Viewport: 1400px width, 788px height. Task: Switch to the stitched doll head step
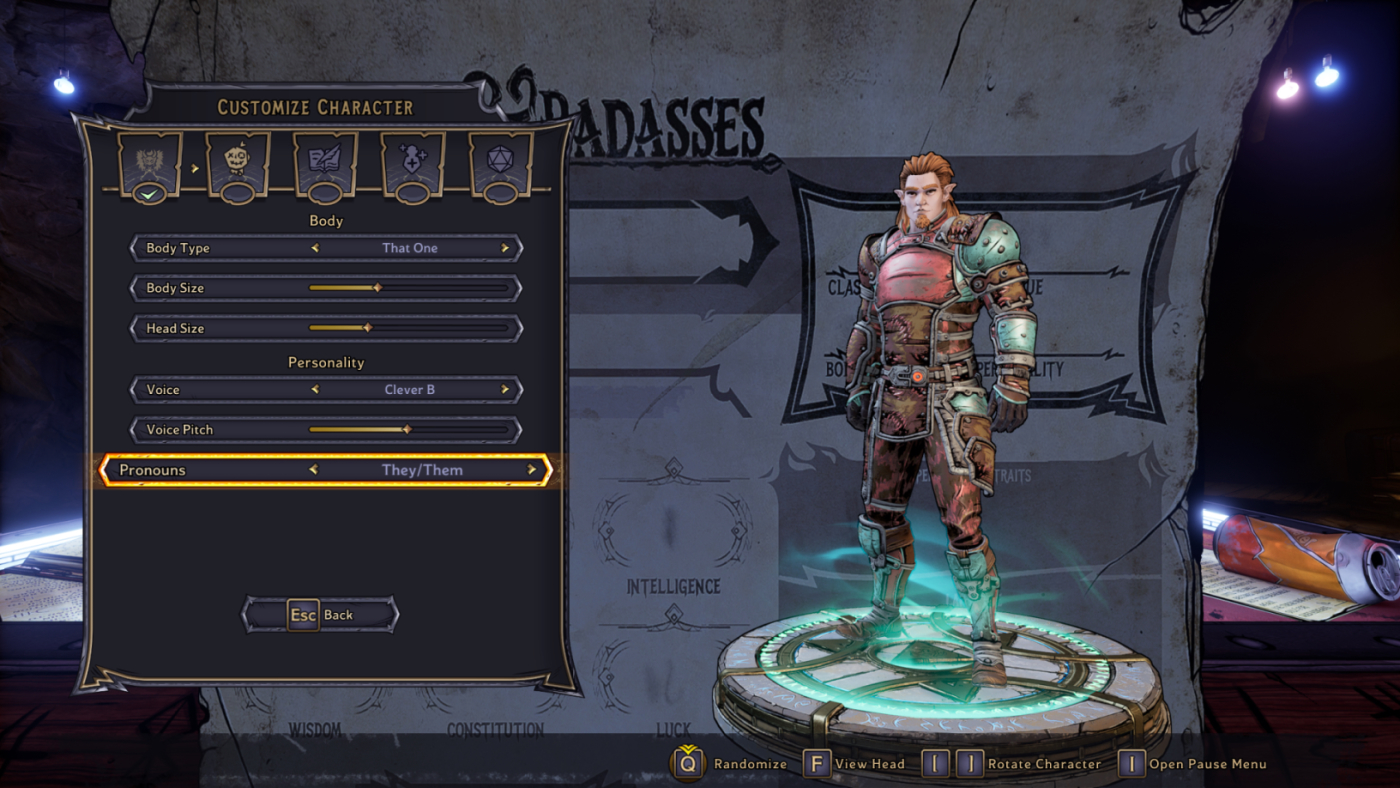pyautogui.click(x=237, y=162)
